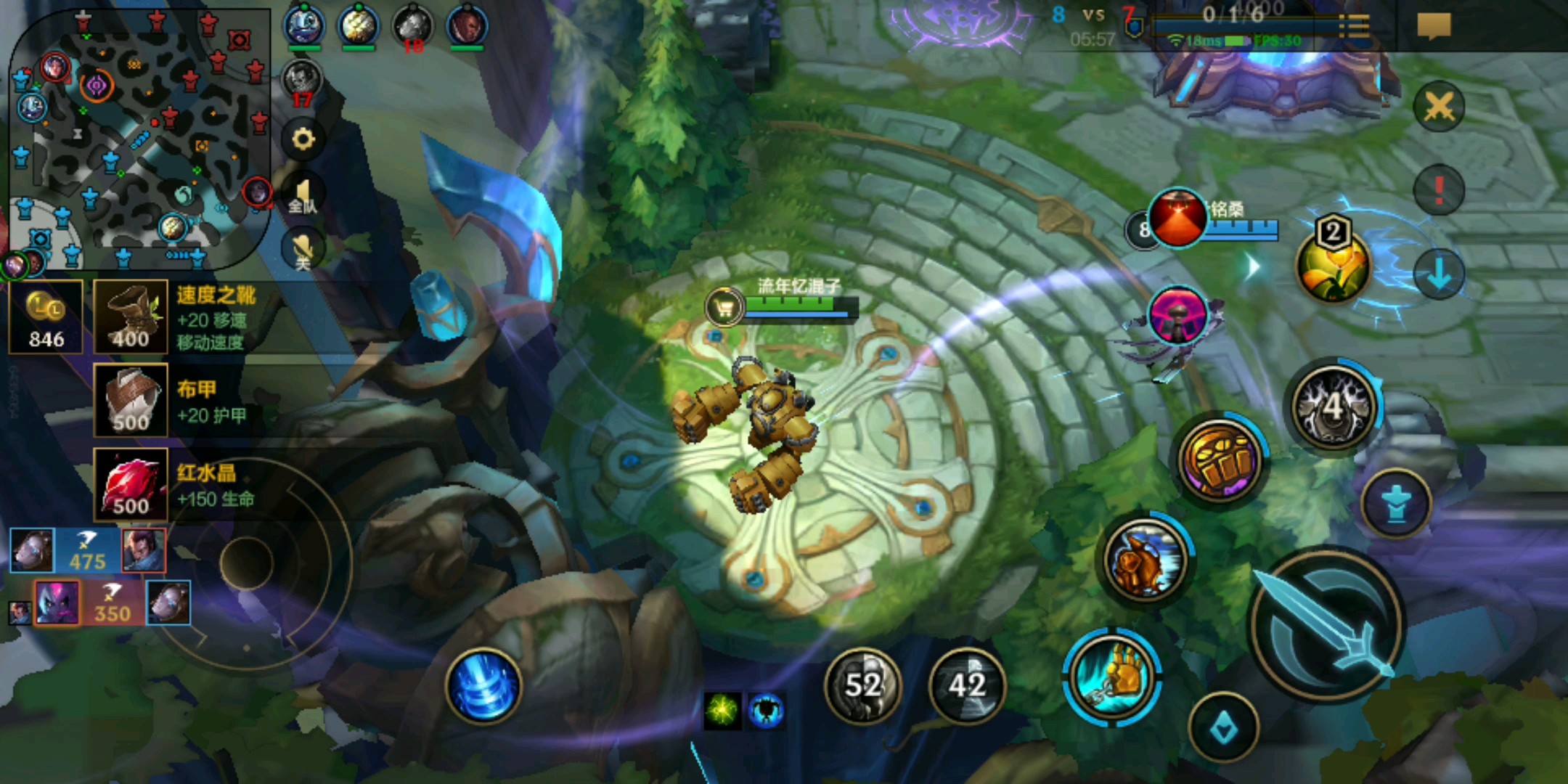The height and width of the screenshot is (784, 1568).
Task: Purchase the 布甲 cloth armor item
Action: click(131, 401)
